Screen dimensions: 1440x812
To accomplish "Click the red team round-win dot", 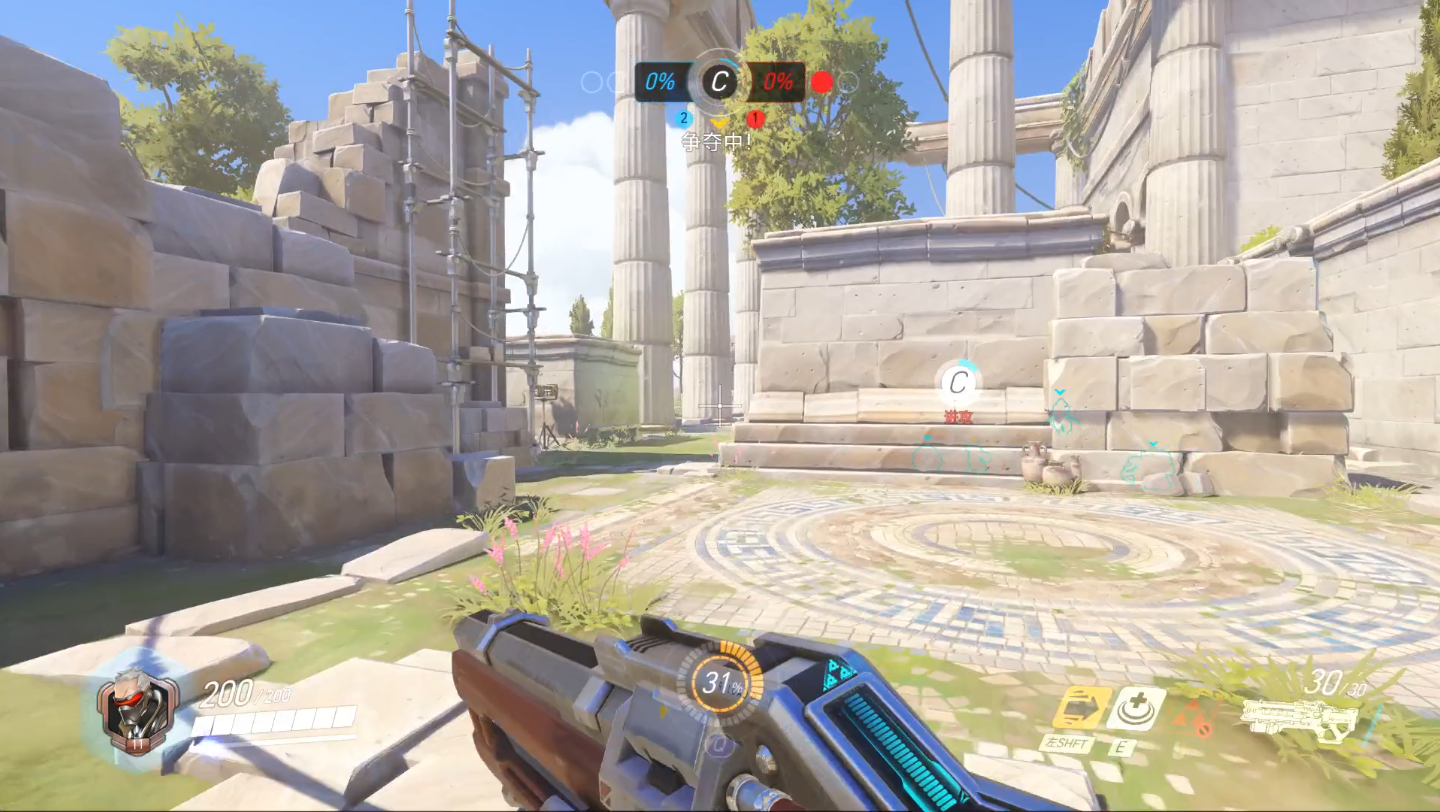I will (x=821, y=82).
